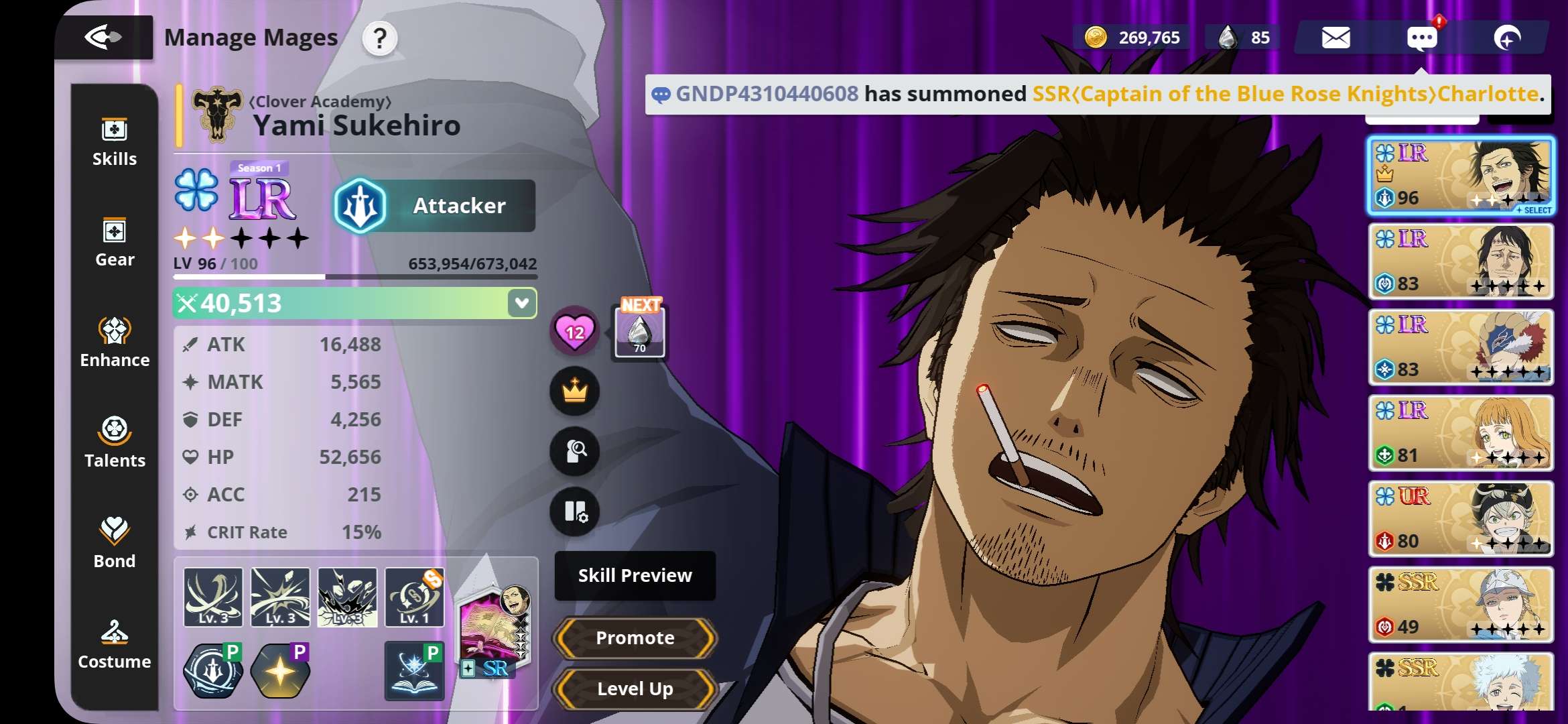The height and width of the screenshot is (724, 1568).
Task: Switch to the Skills tab
Action: coord(115,142)
